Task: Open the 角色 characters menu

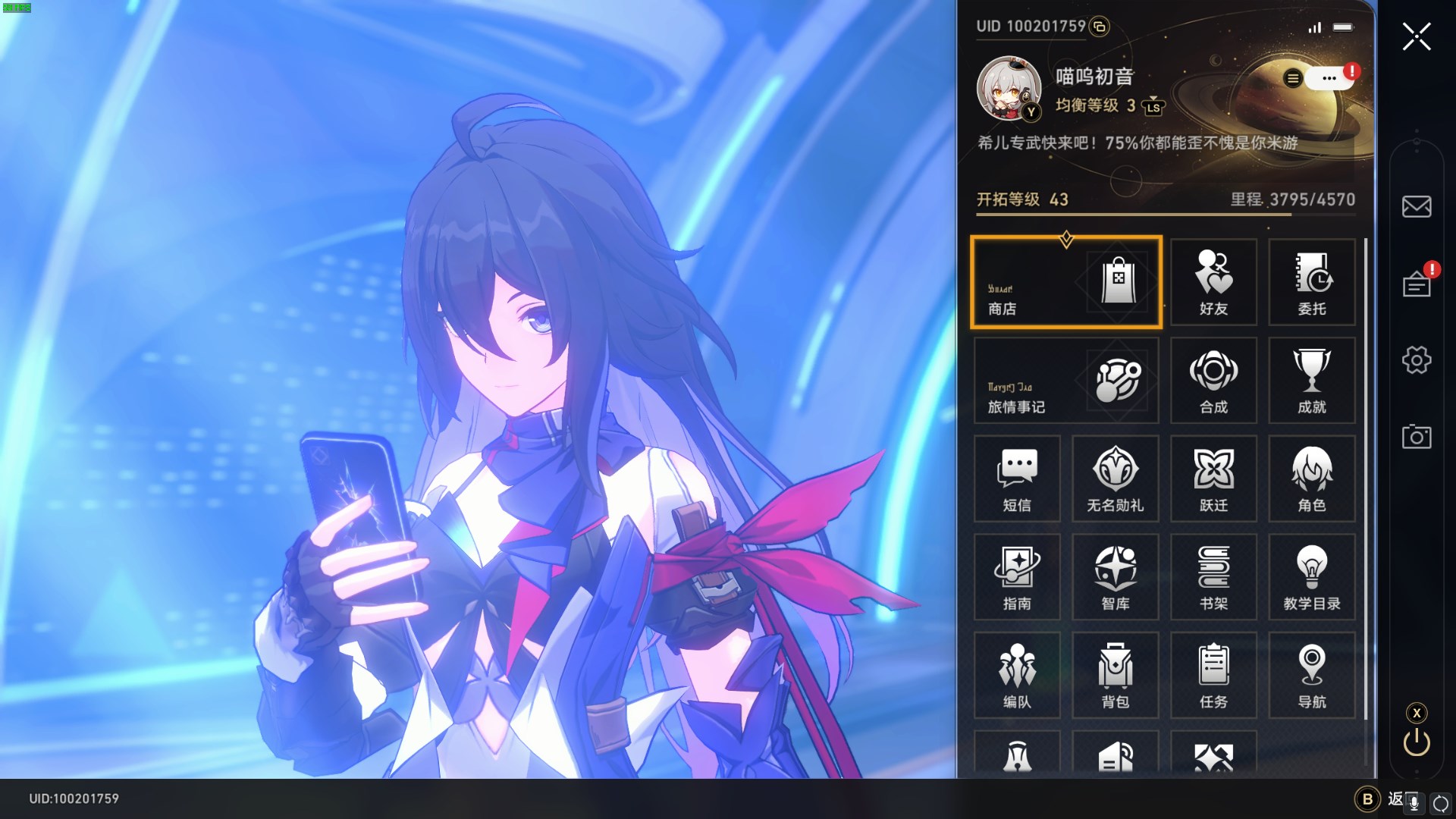Action: pos(1312,479)
